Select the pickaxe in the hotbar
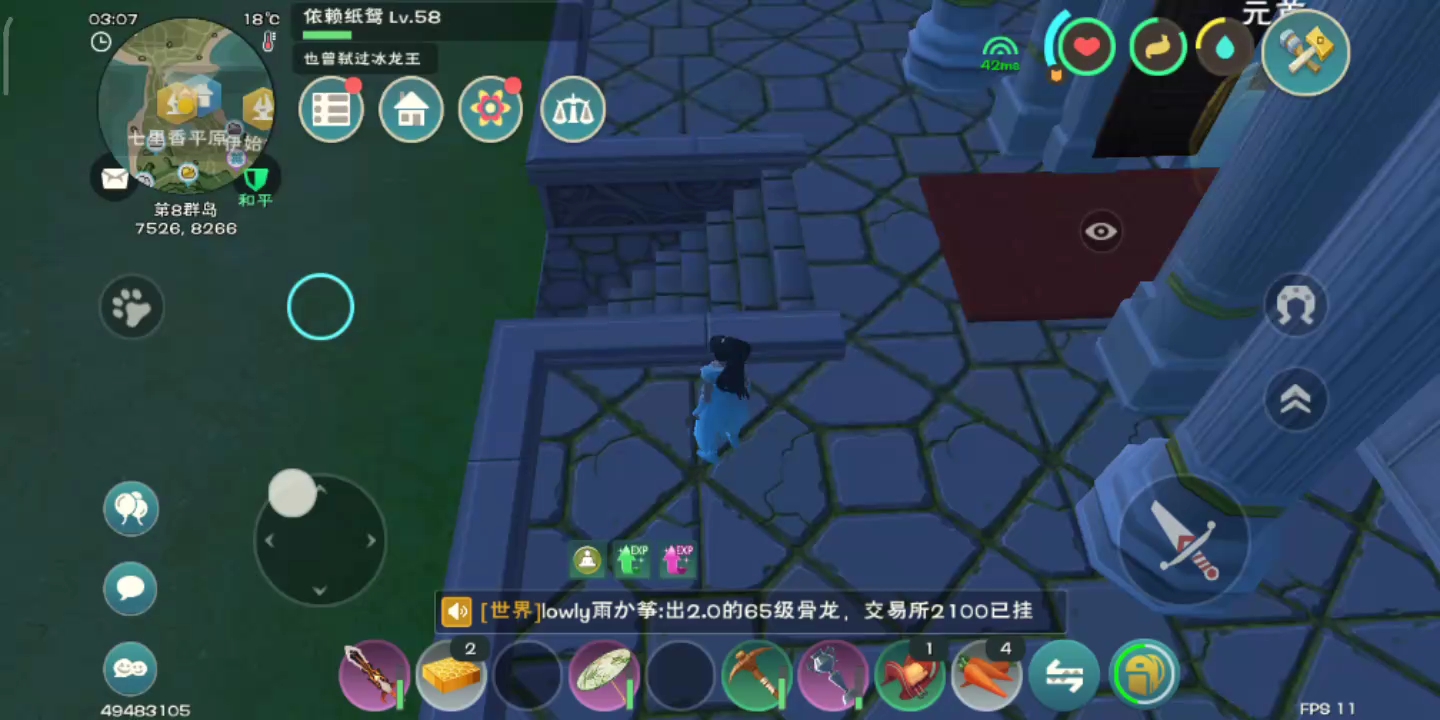 [x=757, y=675]
